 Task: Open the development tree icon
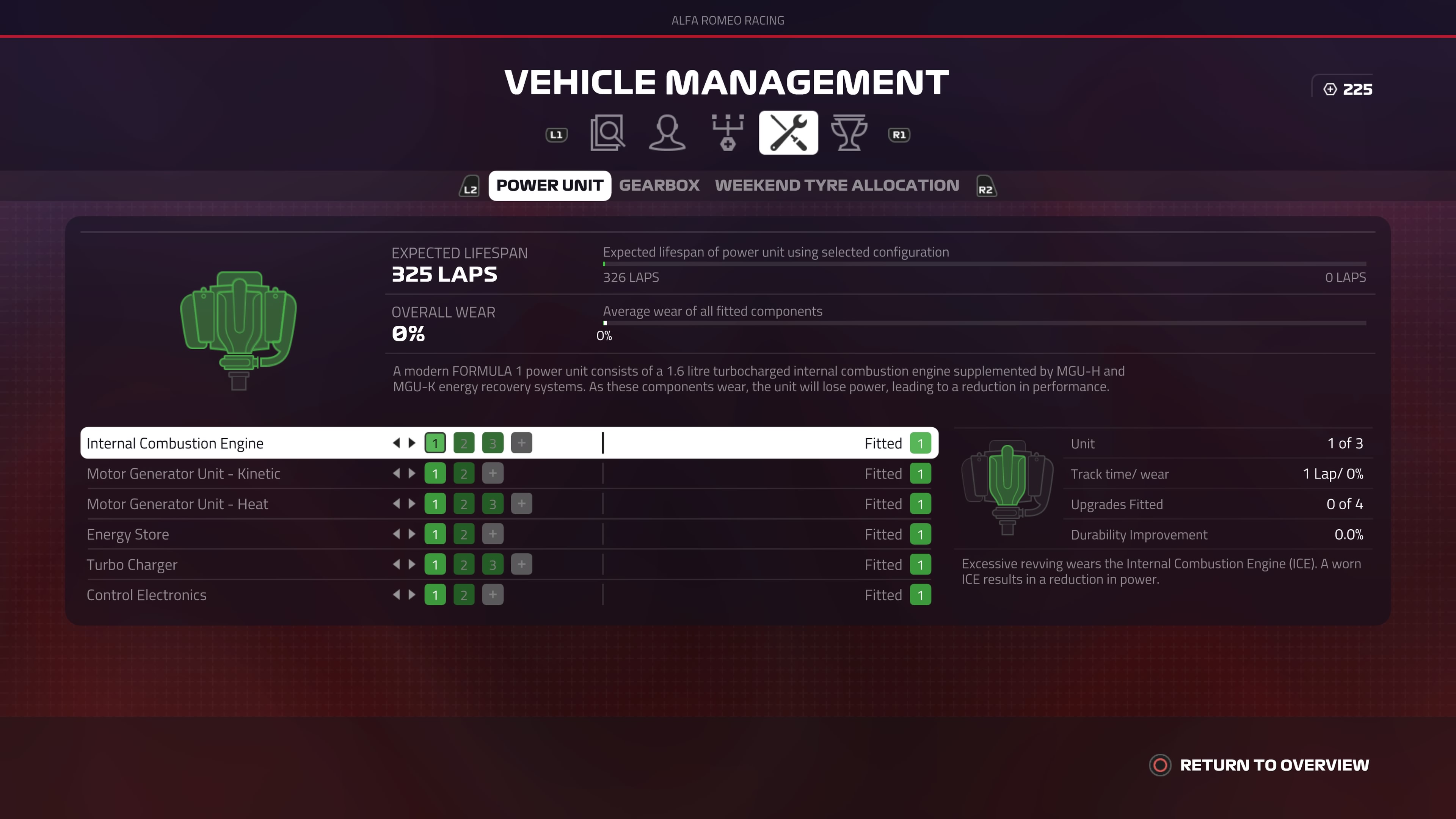pyautogui.click(x=728, y=133)
